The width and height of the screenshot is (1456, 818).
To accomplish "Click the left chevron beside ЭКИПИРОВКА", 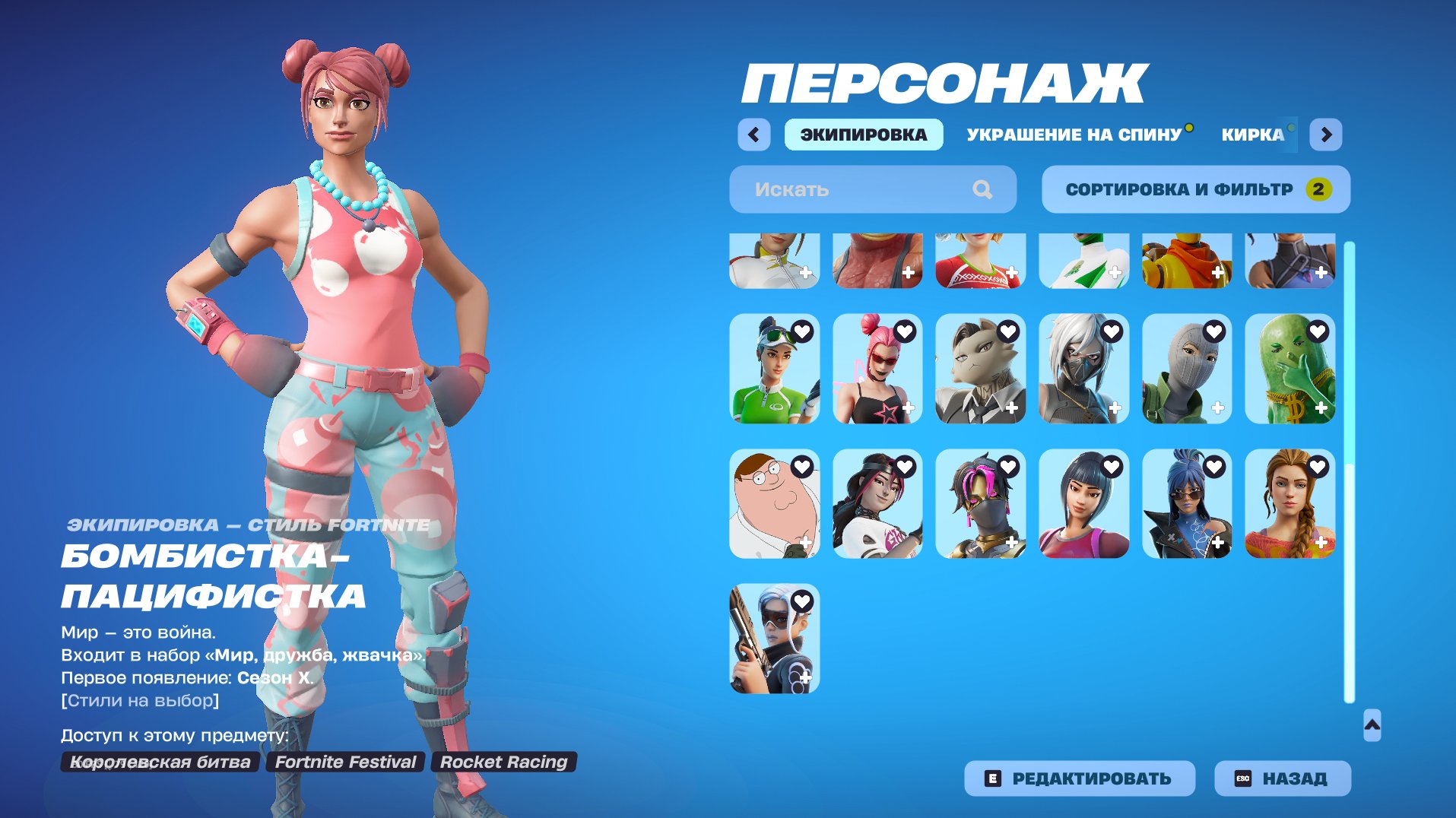I will [x=753, y=134].
